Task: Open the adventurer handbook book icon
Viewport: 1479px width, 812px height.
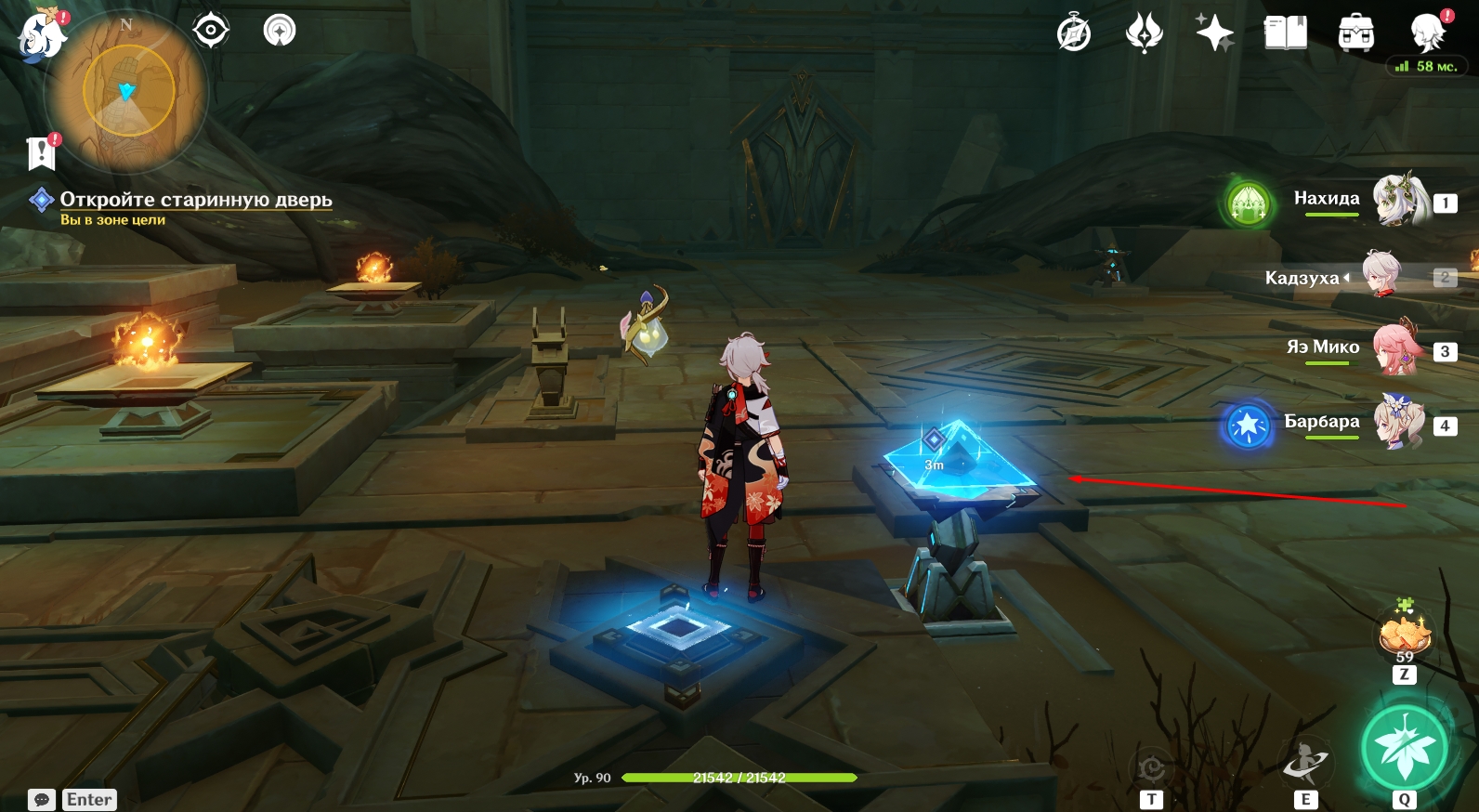Action: tap(1286, 33)
